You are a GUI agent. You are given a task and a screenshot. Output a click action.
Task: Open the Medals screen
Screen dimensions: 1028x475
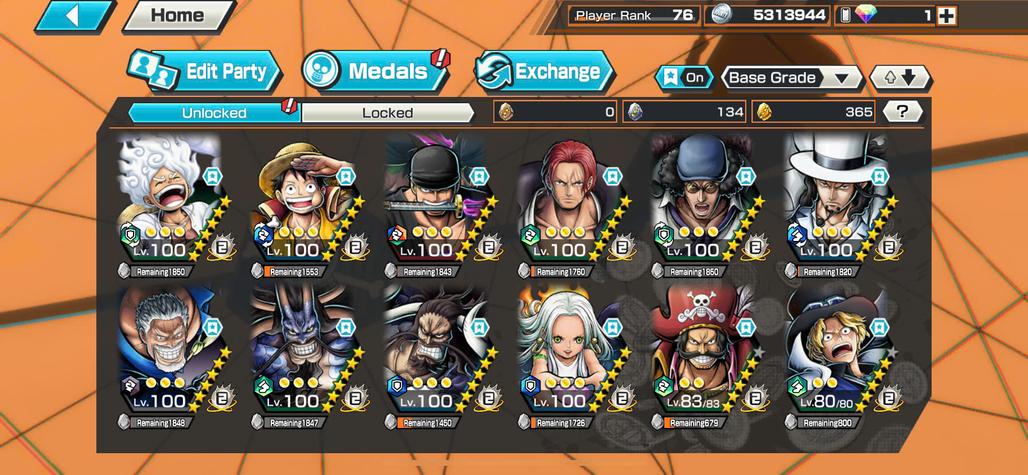[375, 71]
